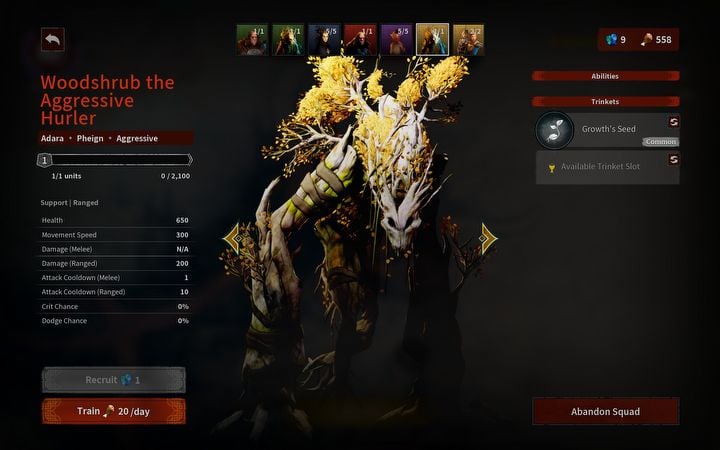Click the swap icon on the empty trinket slot
Screen dimensions: 720x450
(x=673, y=159)
